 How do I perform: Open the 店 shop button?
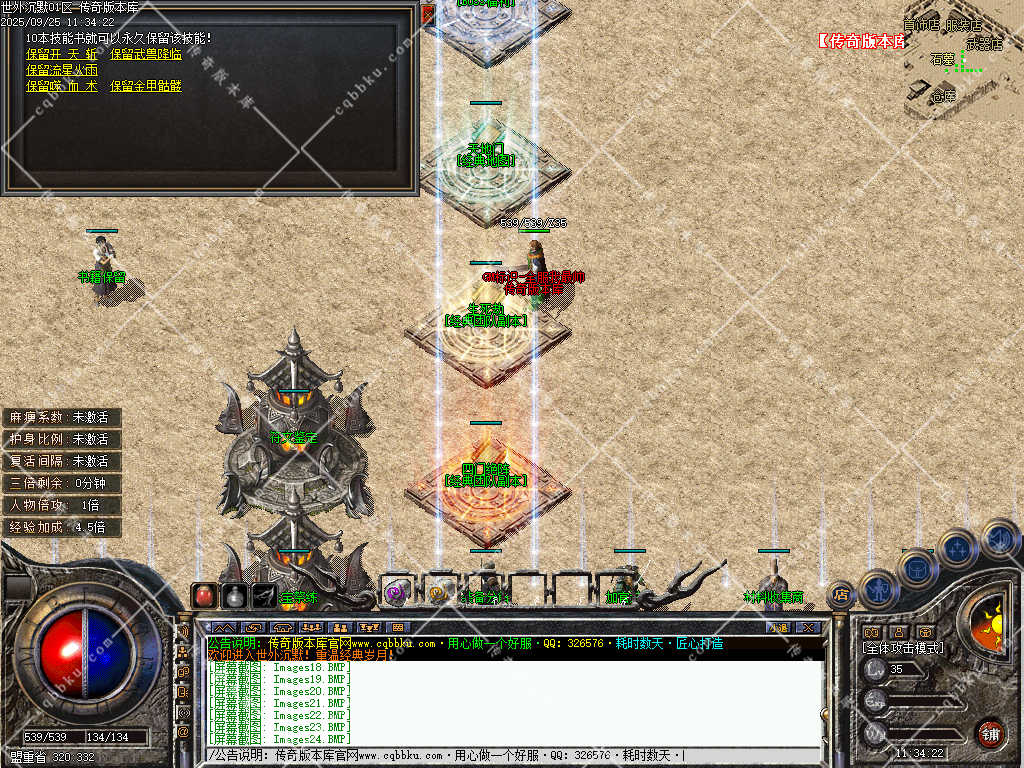pos(841,594)
